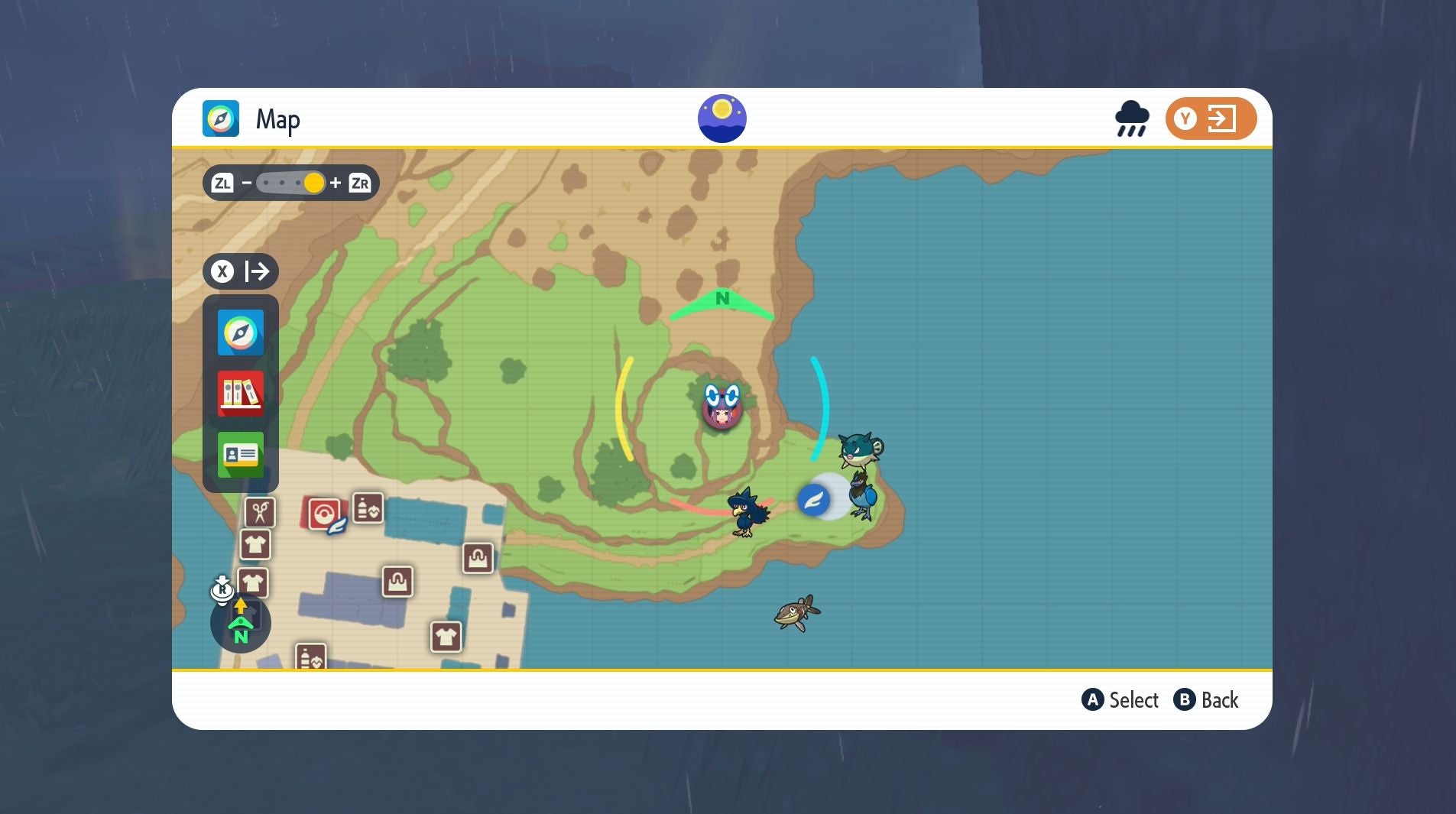Image resolution: width=1456 pixels, height=814 pixels.
Task: Click the Qwilfish icon near the shore
Action: [858, 449]
